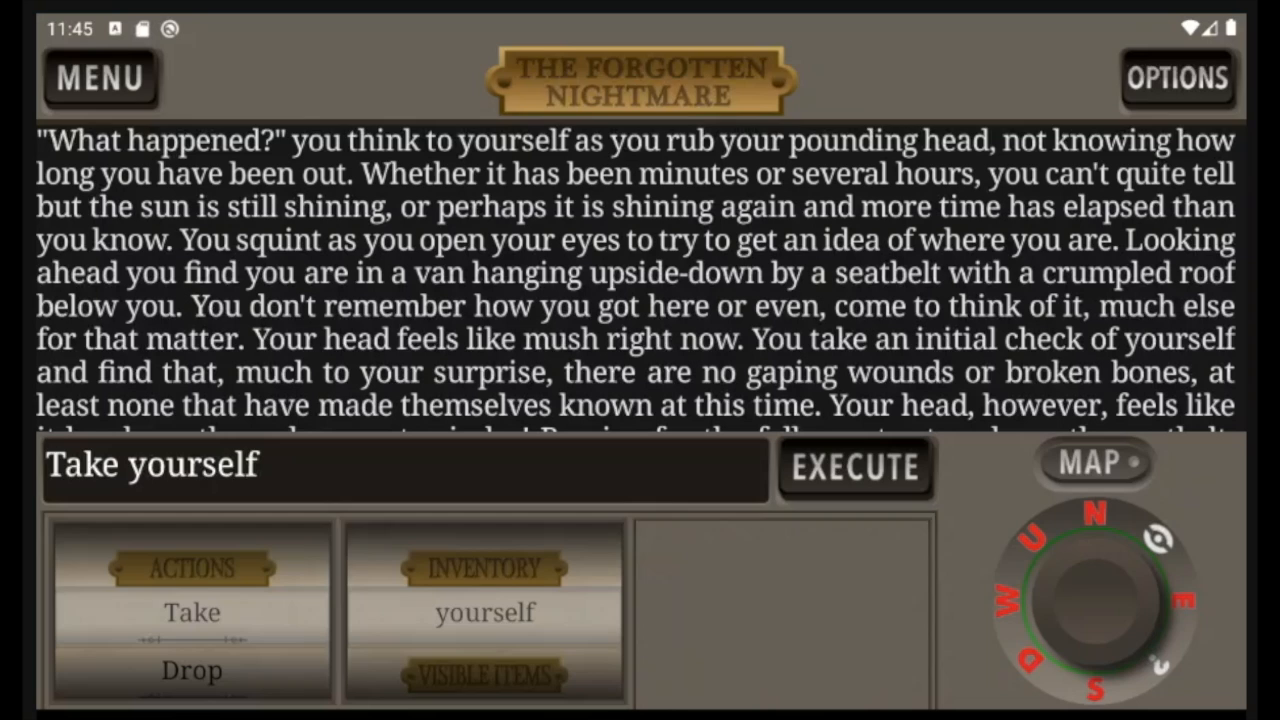This screenshot has width=1280, height=720.
Task: Toggle the MAP view
Action: [1093, 462]
